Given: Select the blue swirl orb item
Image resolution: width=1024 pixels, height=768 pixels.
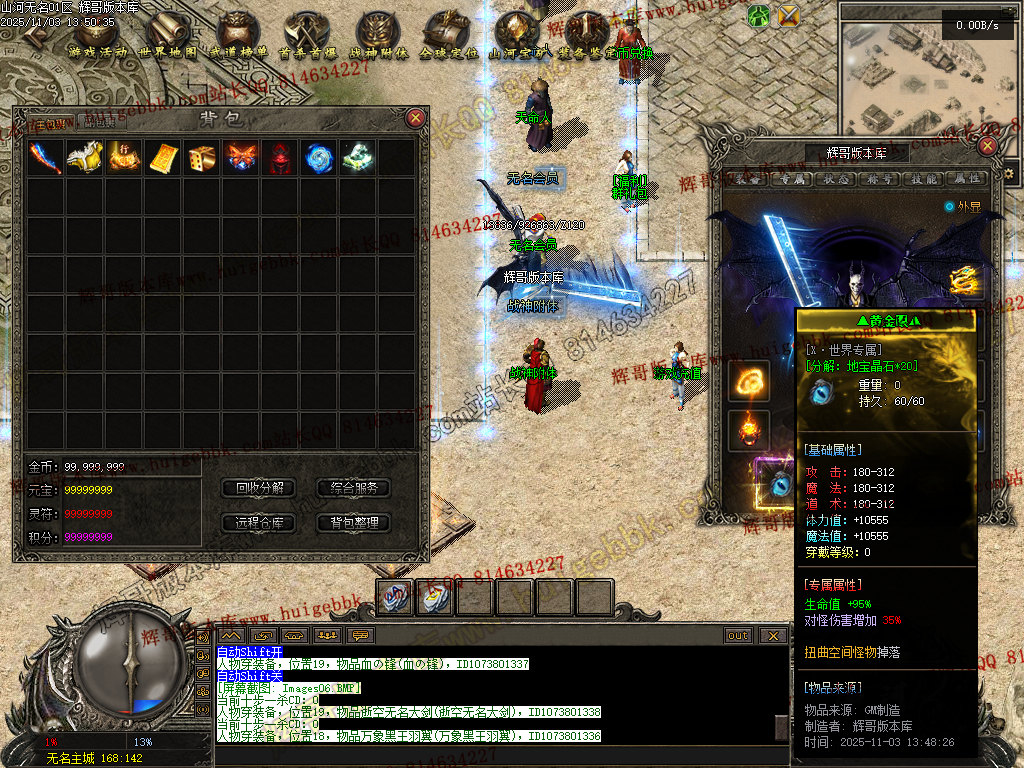Looking at the screenshot, I should [319, 158].
